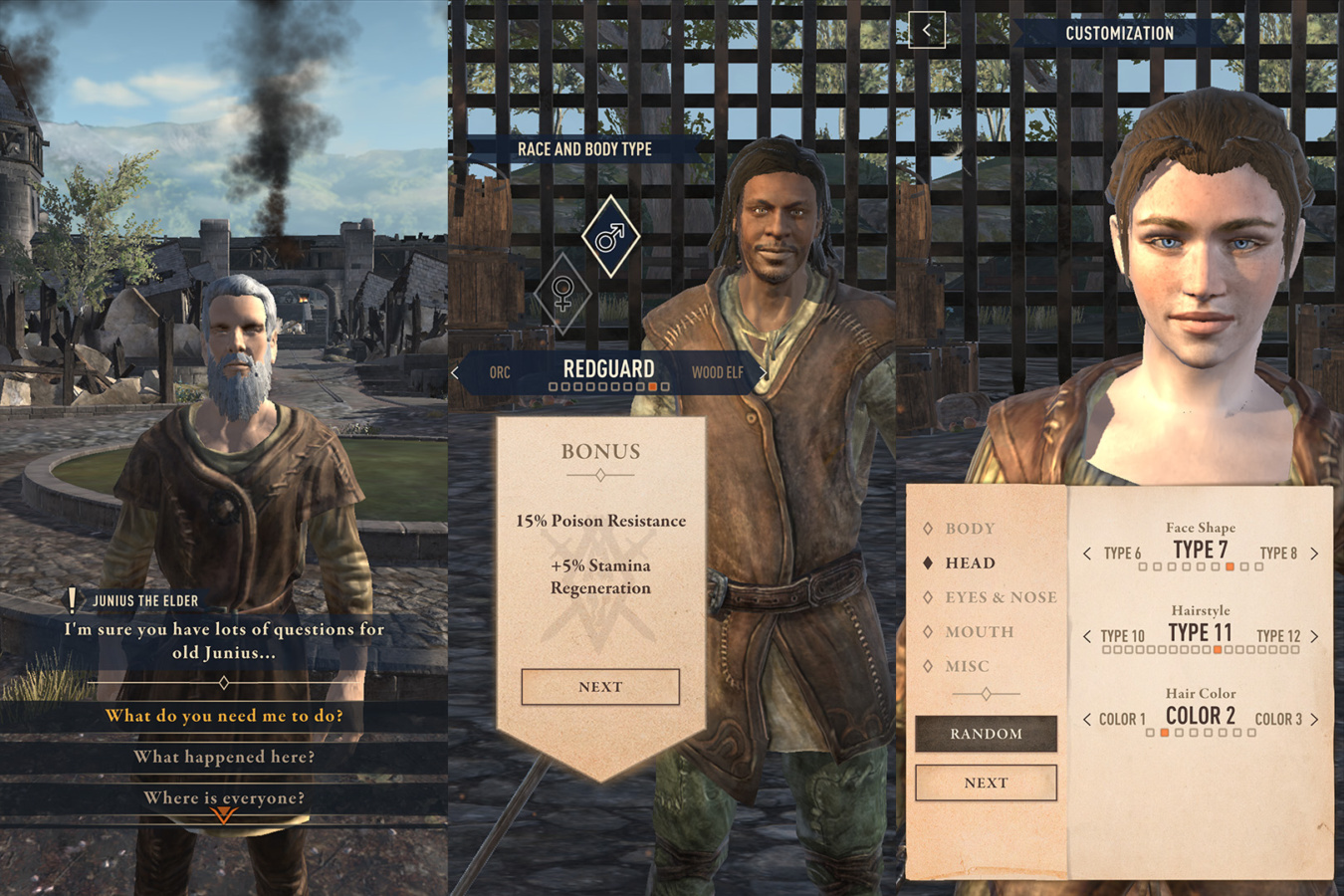Select the WOOD ELF race label
Viewport: 1344px width, 896px height.
[x=720, y=371]
